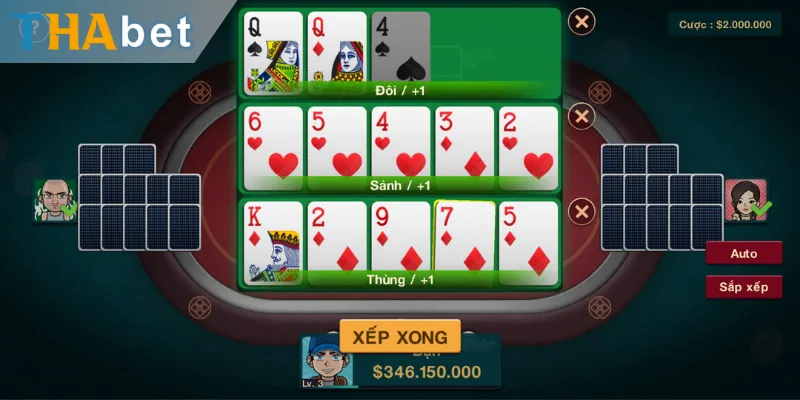Pick the King of diamonds card
800x400 pixels.
[x=273, y=238]
